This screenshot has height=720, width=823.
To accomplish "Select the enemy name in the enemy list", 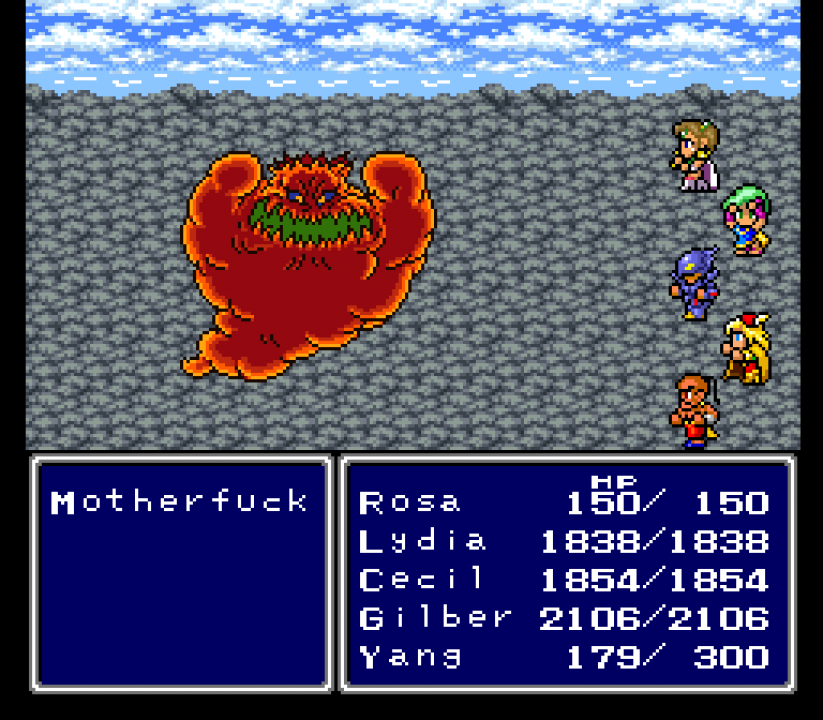I will pyautogui.click(x=180, y=501).
